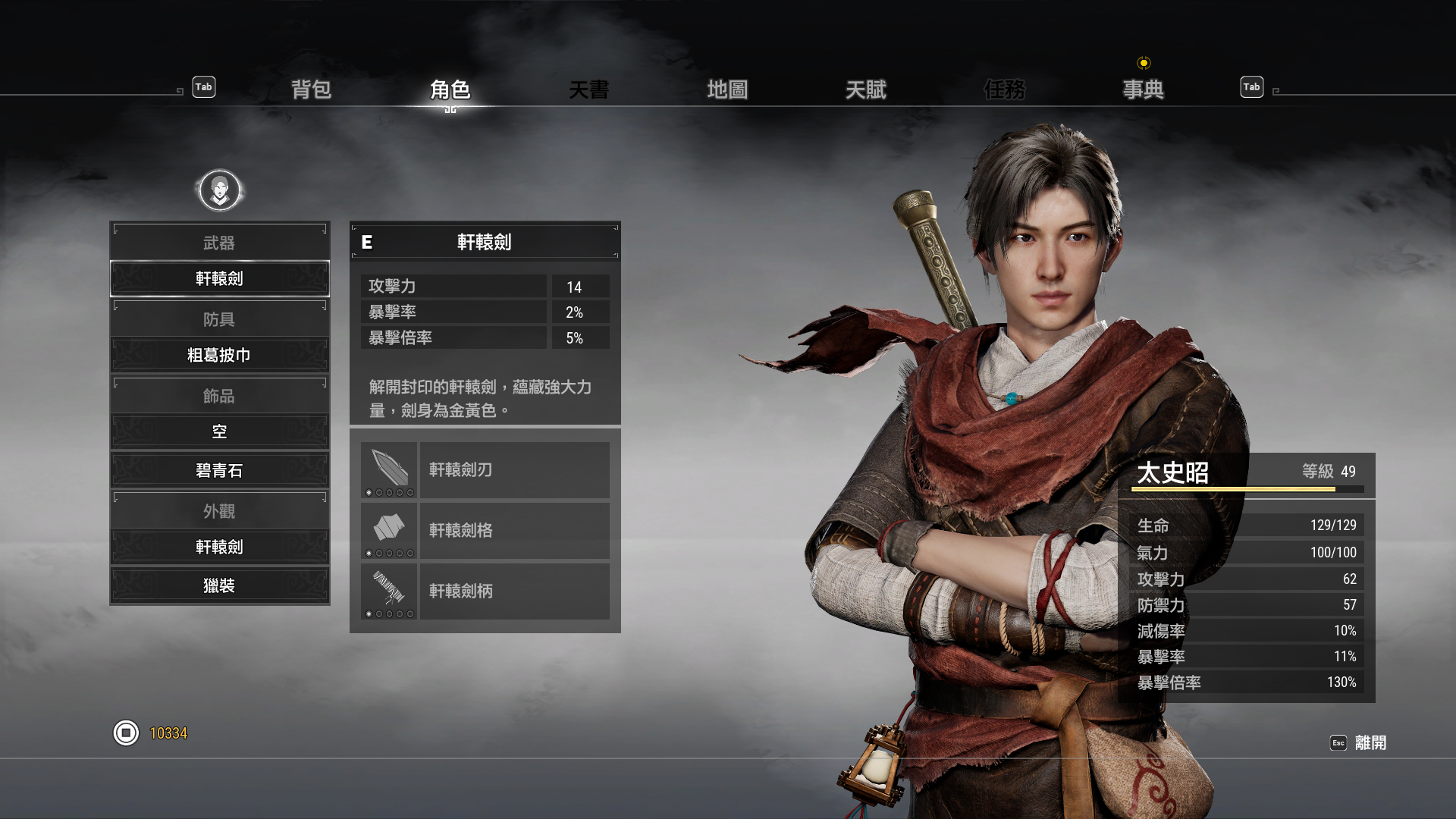This screenshot has width=1456, height=819.
Task: Expand the 外觀 appearance section
Action: pyautogui.click(x=220, y=510)
